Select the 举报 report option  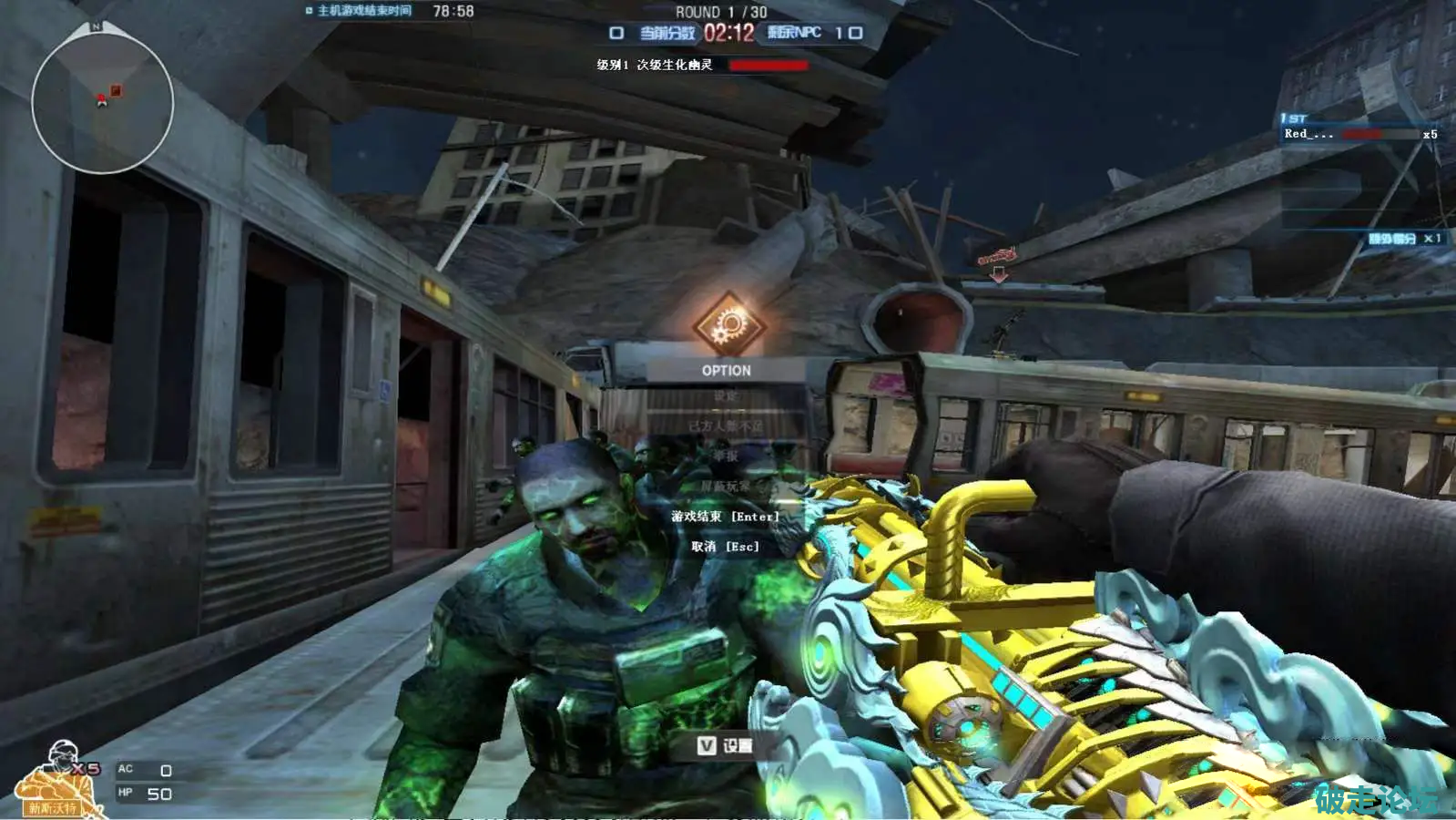[726, 456]
